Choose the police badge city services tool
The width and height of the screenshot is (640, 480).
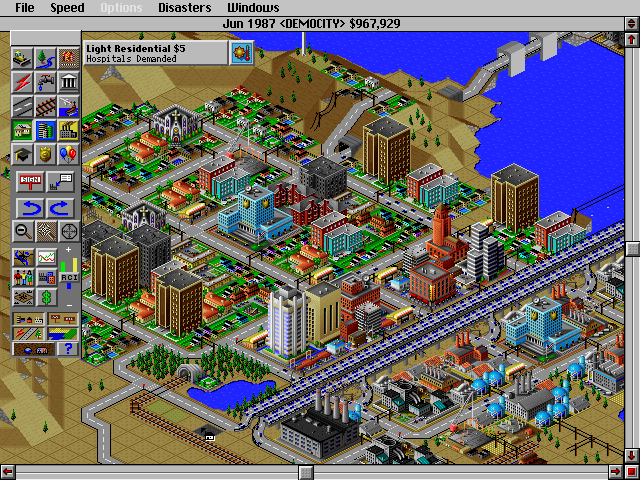[46, 154]
